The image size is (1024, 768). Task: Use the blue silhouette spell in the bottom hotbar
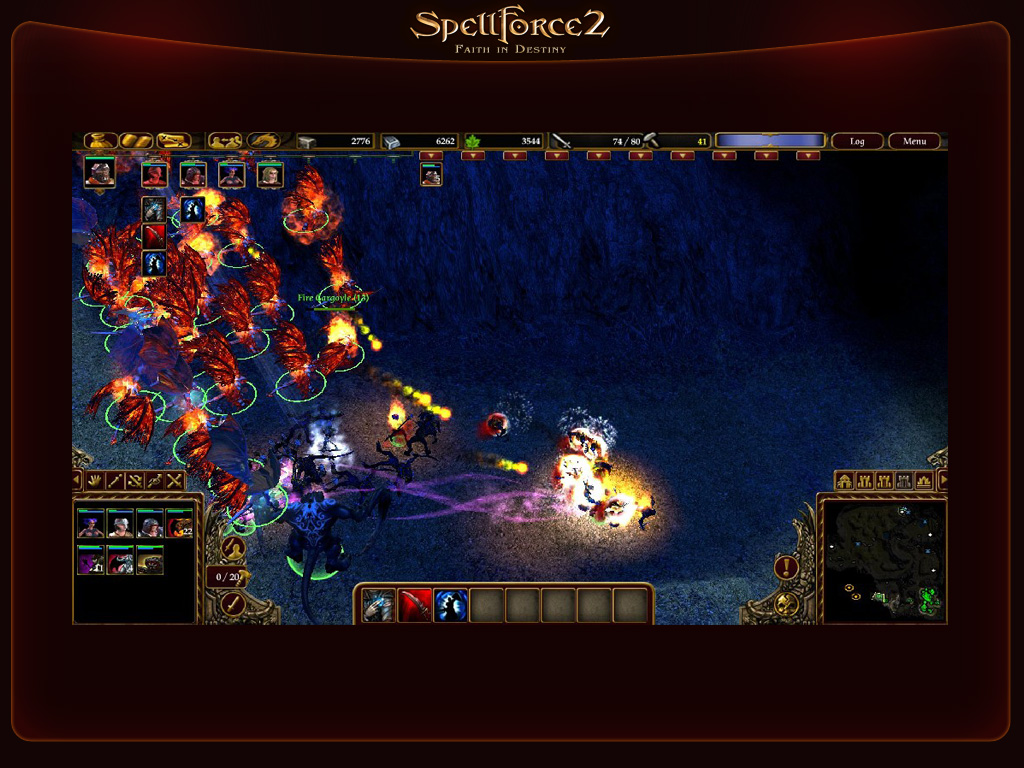click(x=451, y=605)
